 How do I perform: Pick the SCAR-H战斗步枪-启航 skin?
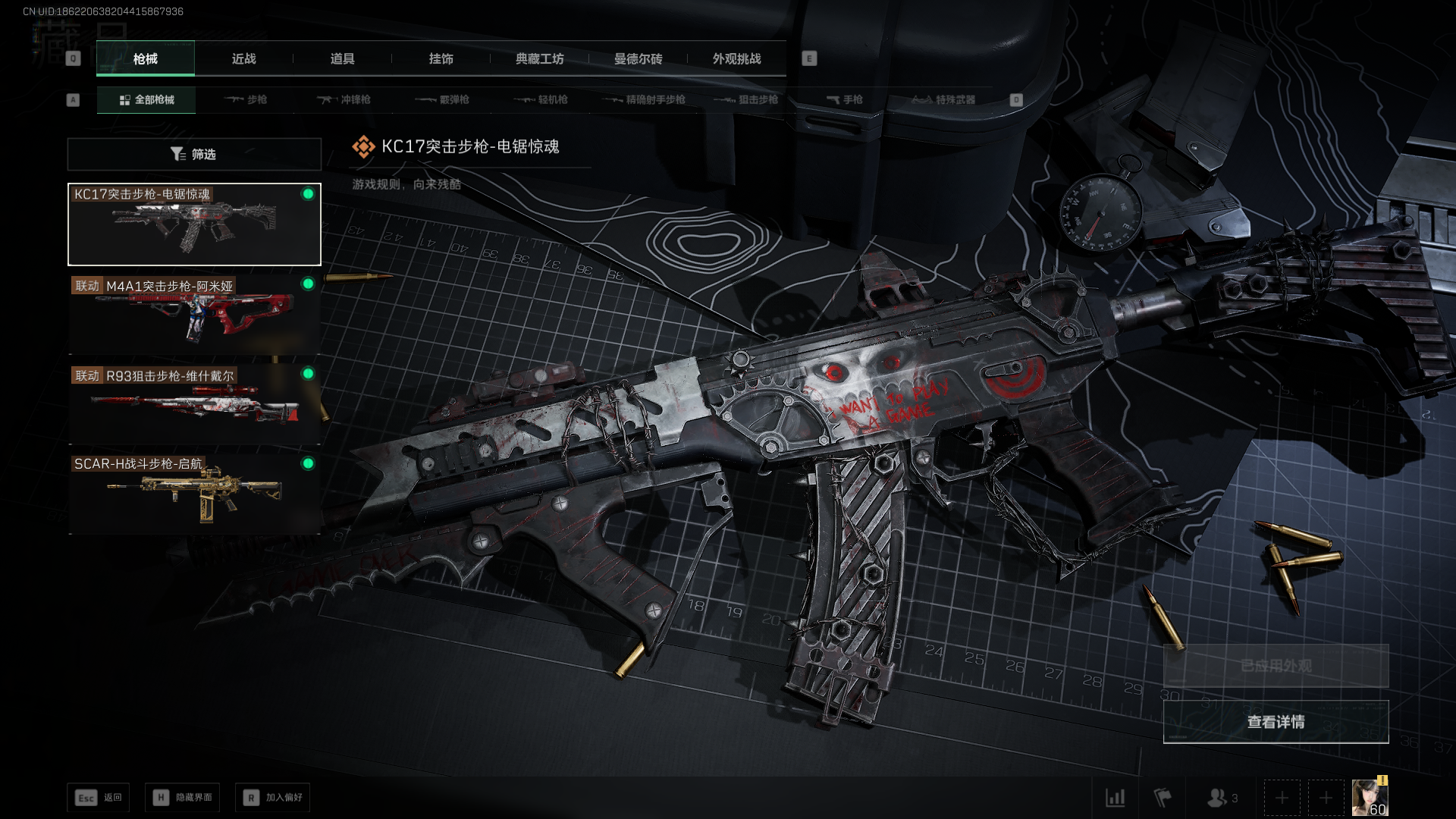[x=194, y=494]
